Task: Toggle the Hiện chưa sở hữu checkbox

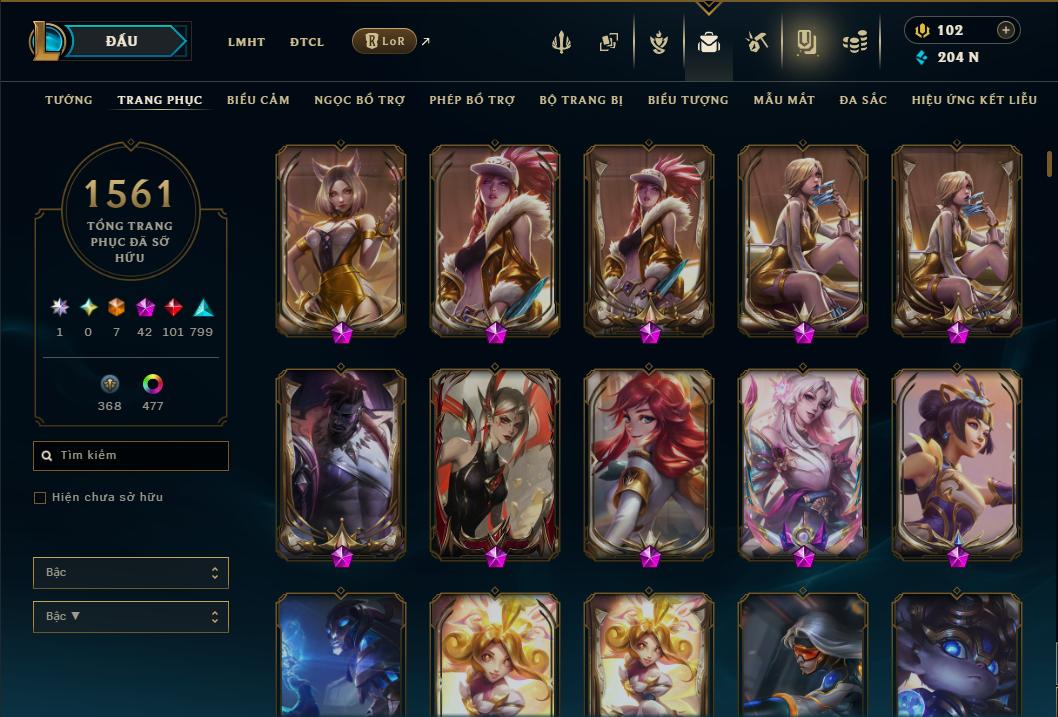Action: coord(40,498)
